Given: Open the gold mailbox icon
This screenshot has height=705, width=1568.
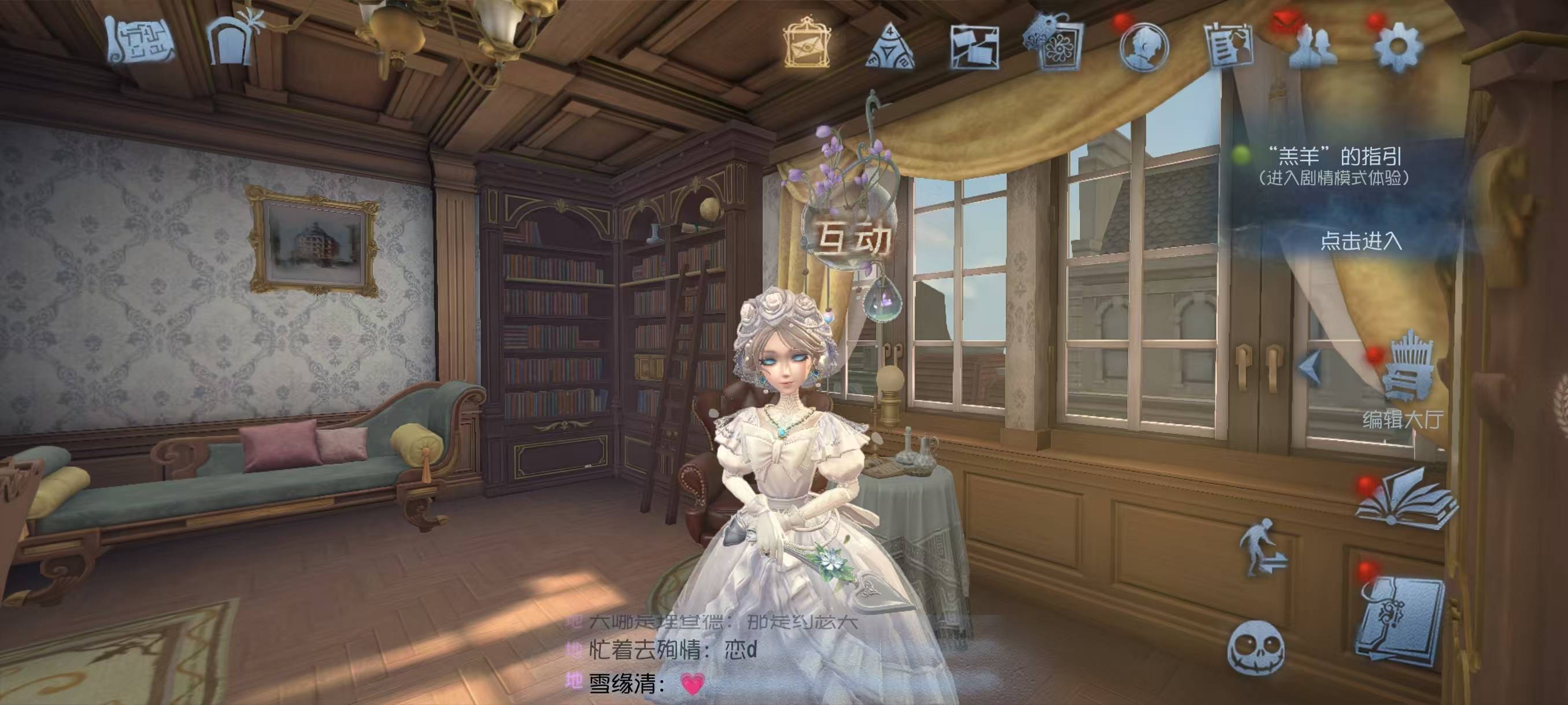Looking at the screenshot, I should tap(807, 43).
